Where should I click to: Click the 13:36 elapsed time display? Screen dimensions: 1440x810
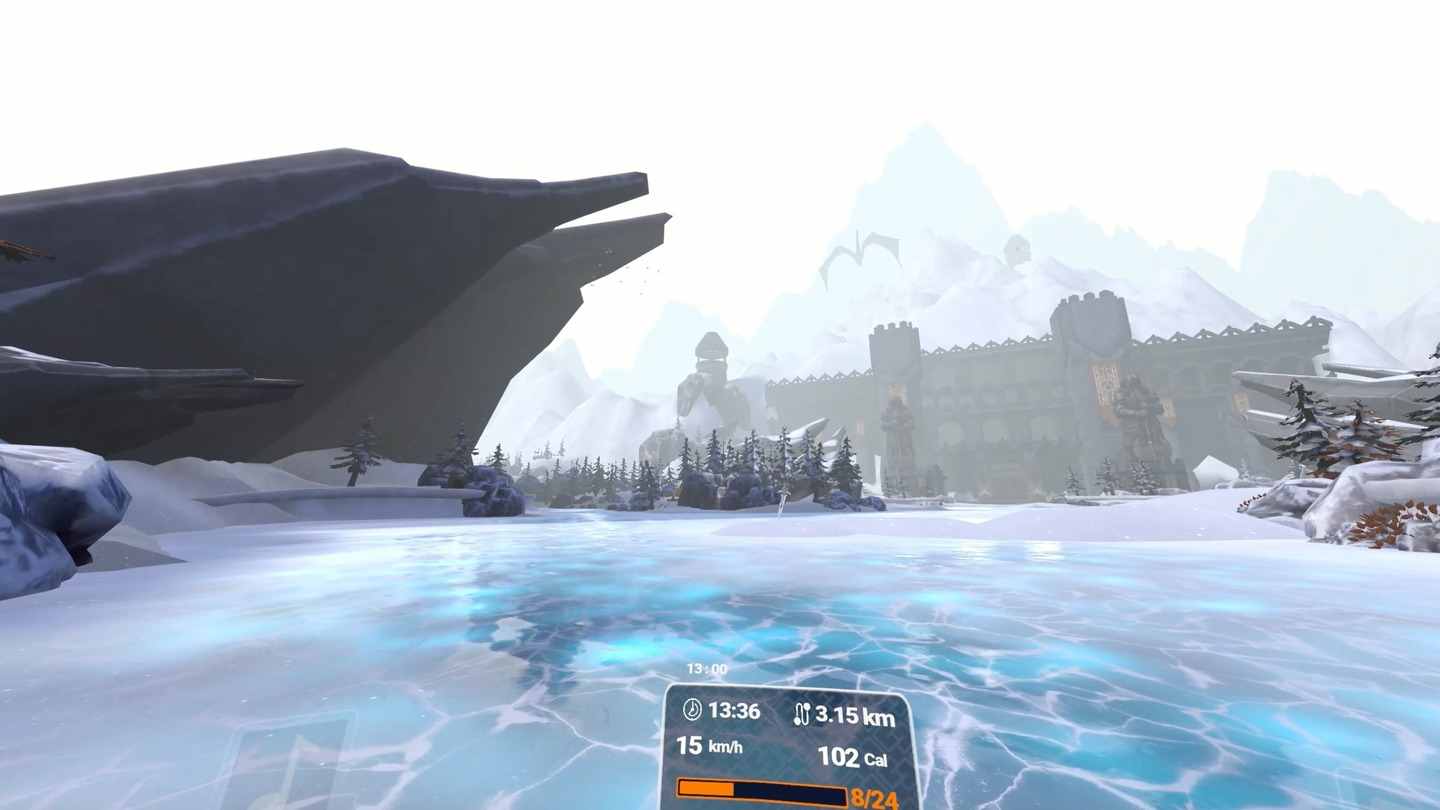[x=735, y=712]
